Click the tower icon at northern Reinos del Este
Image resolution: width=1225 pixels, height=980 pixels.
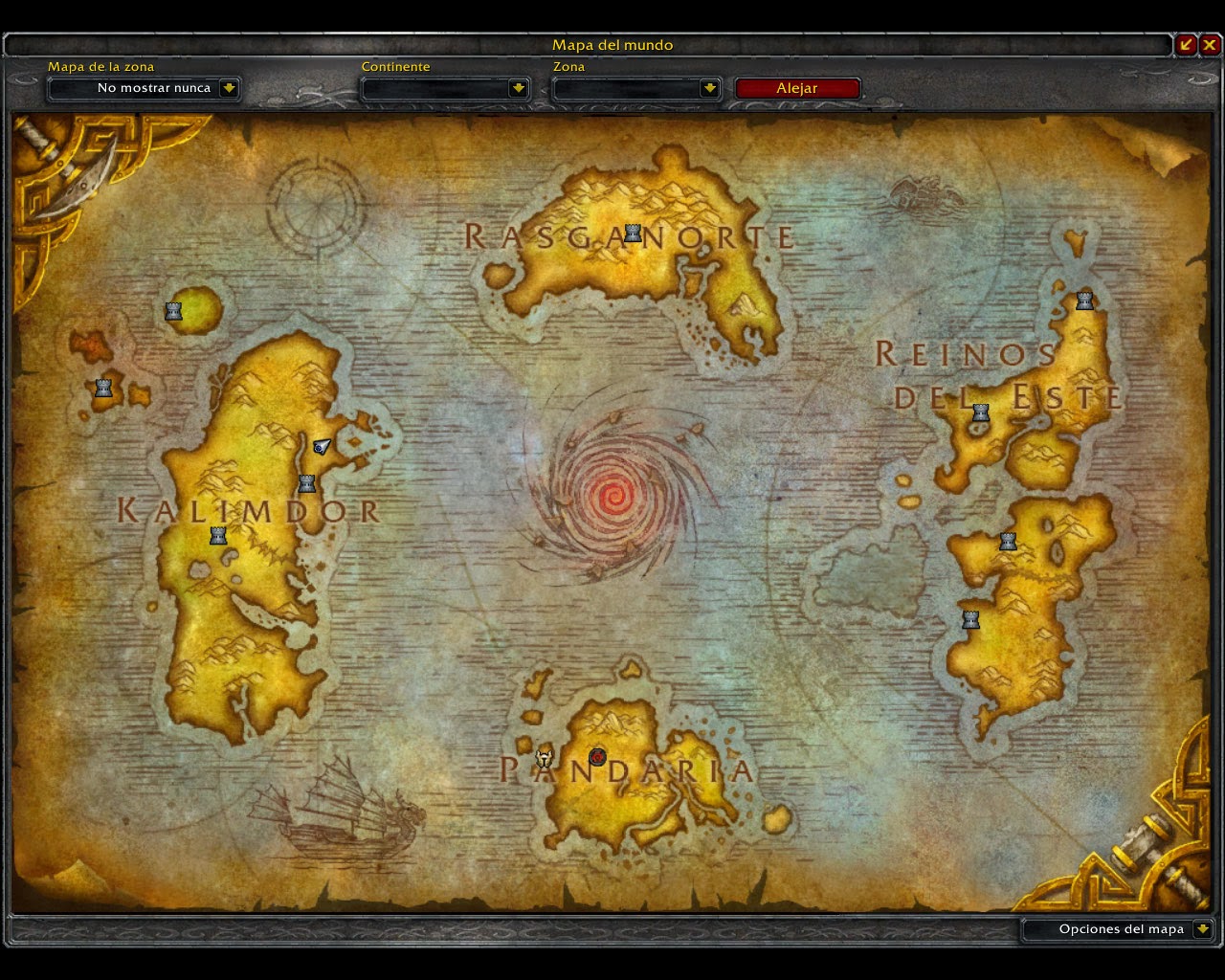[x=1084, y=300]
